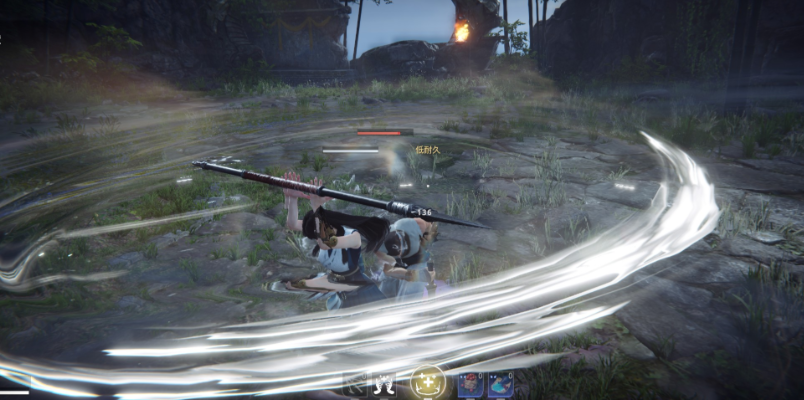Select the dimmed arrow skill slot
The height and width of the screenshot is (400, 804).
(x=355, y=384)
